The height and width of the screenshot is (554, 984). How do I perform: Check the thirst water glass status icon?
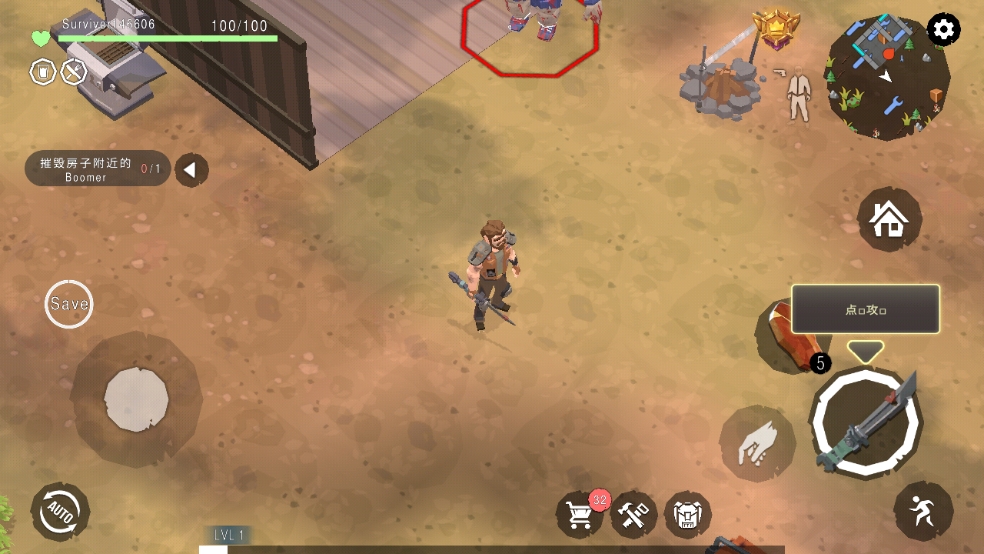pos(43,72)
